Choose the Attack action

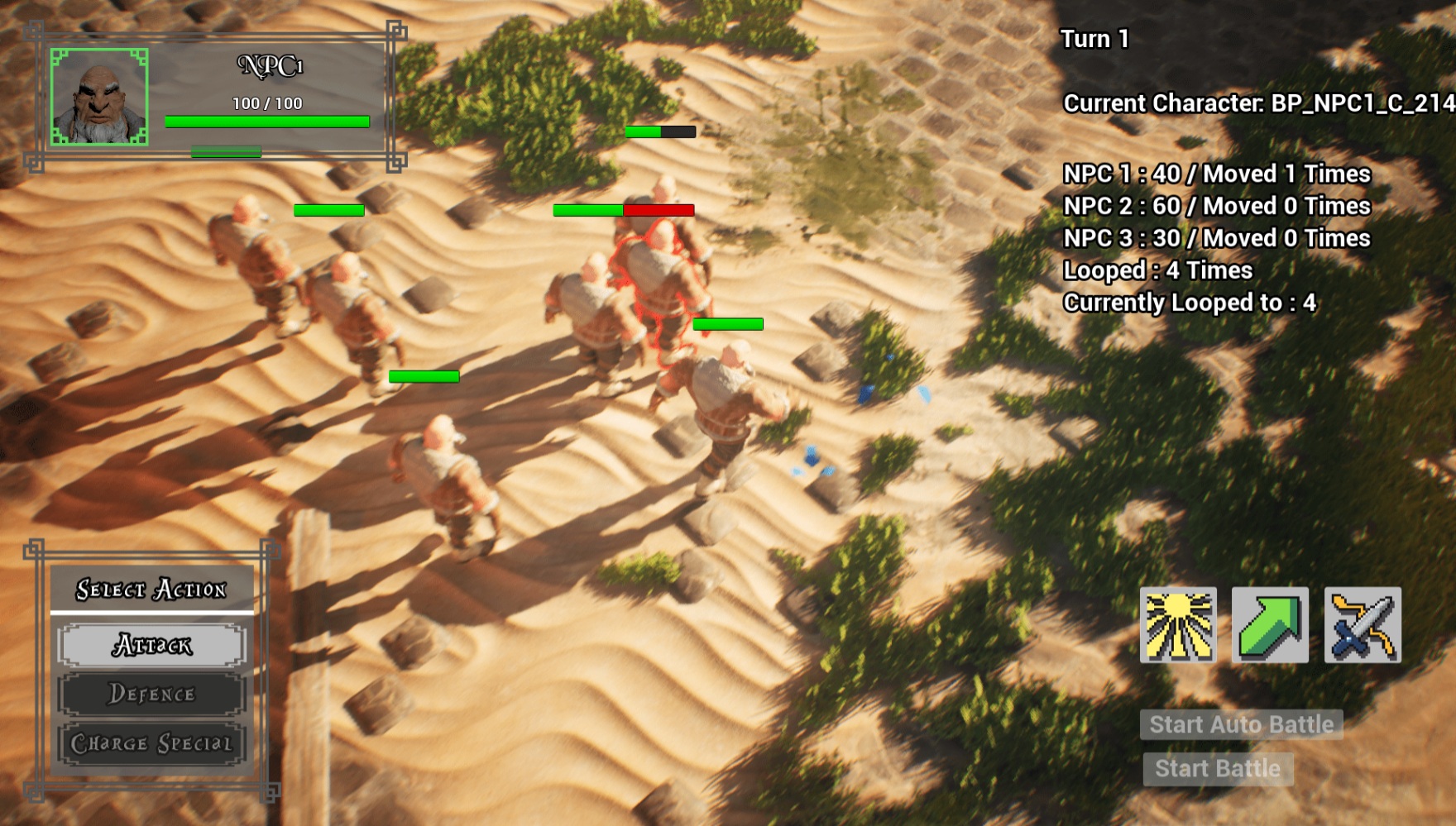tap(152, 645)
